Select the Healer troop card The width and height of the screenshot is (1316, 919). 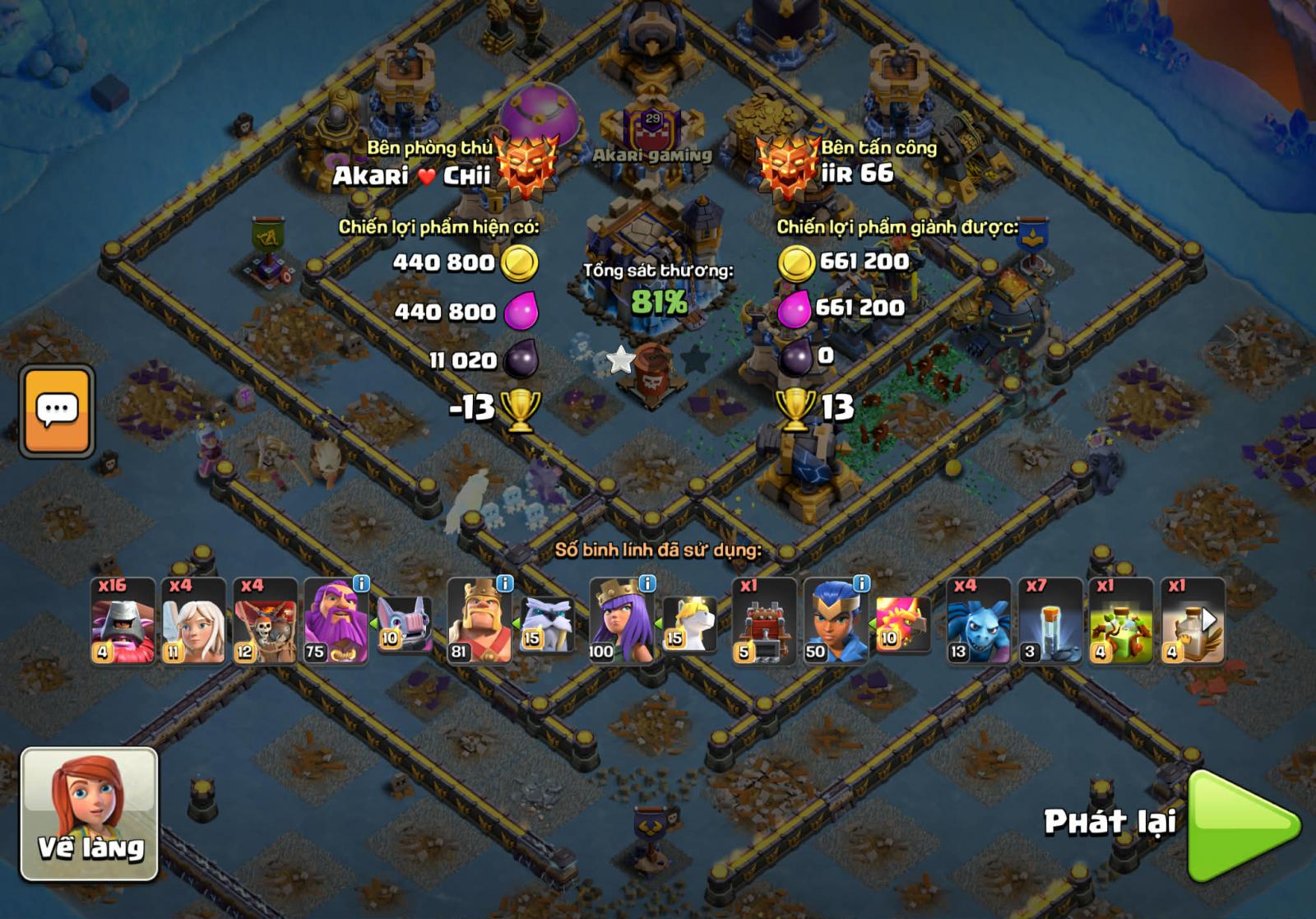click(193, 620)
